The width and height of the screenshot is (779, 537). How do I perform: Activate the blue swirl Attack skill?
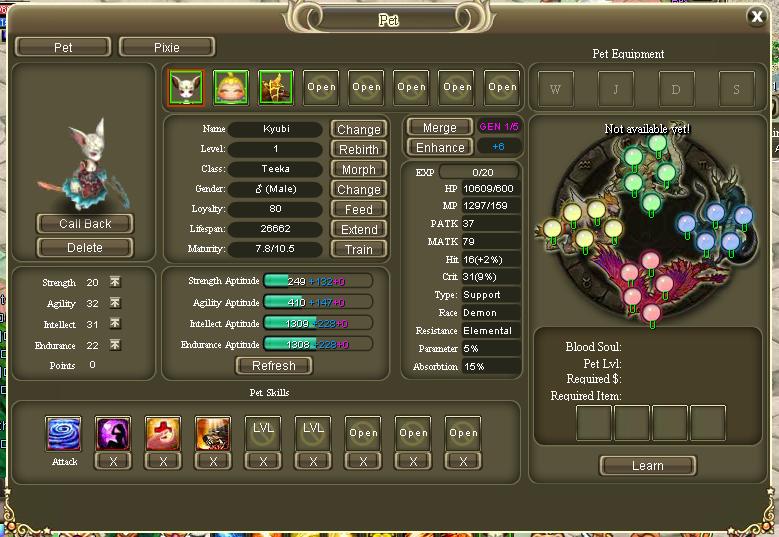(63, 434)
